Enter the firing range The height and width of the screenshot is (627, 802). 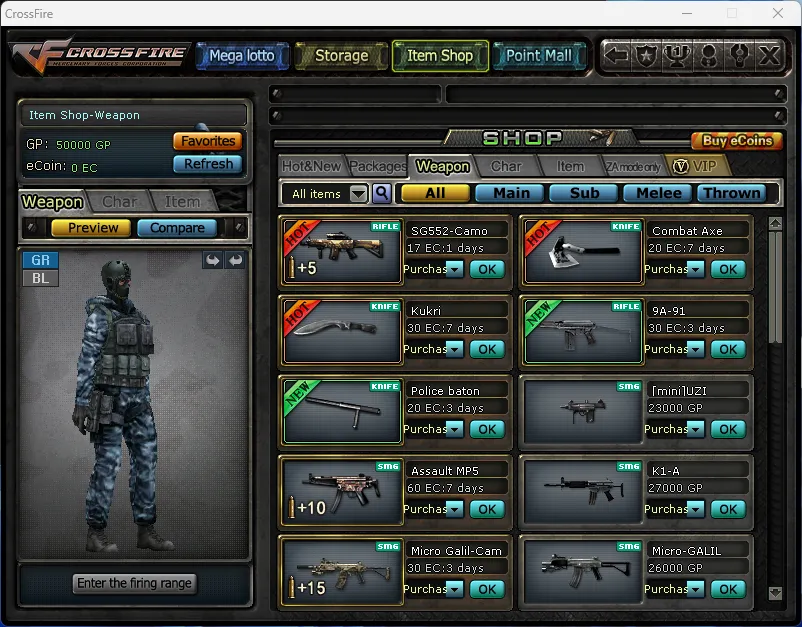click(x=134, y=583)
